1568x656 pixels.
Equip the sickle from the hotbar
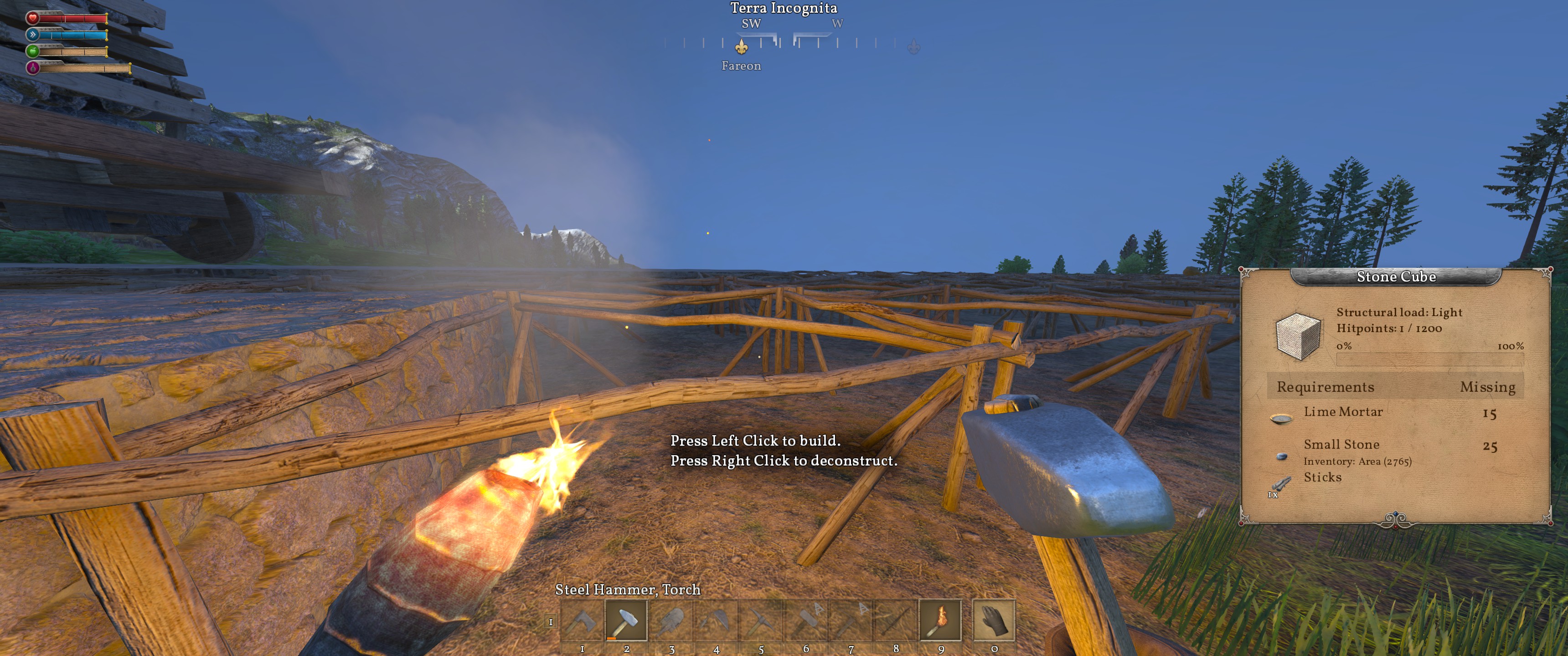[x=717, y=620]
